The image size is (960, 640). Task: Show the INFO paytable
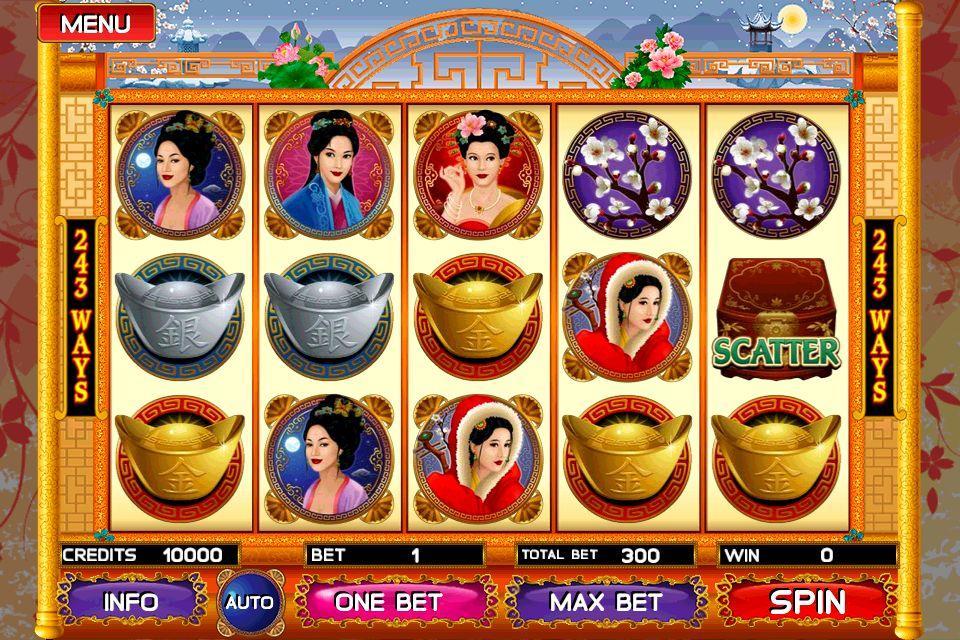(x=131, y=602)
